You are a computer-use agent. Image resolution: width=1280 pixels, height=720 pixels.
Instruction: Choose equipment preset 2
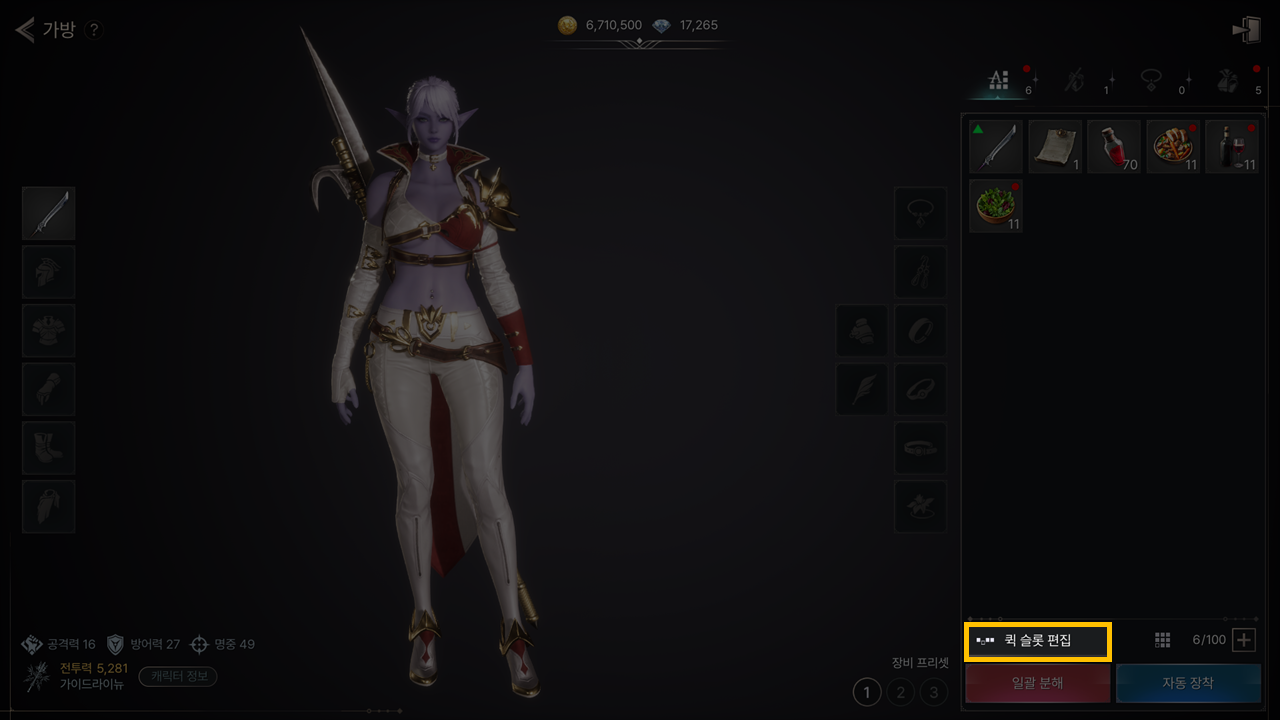pos(901,691)
